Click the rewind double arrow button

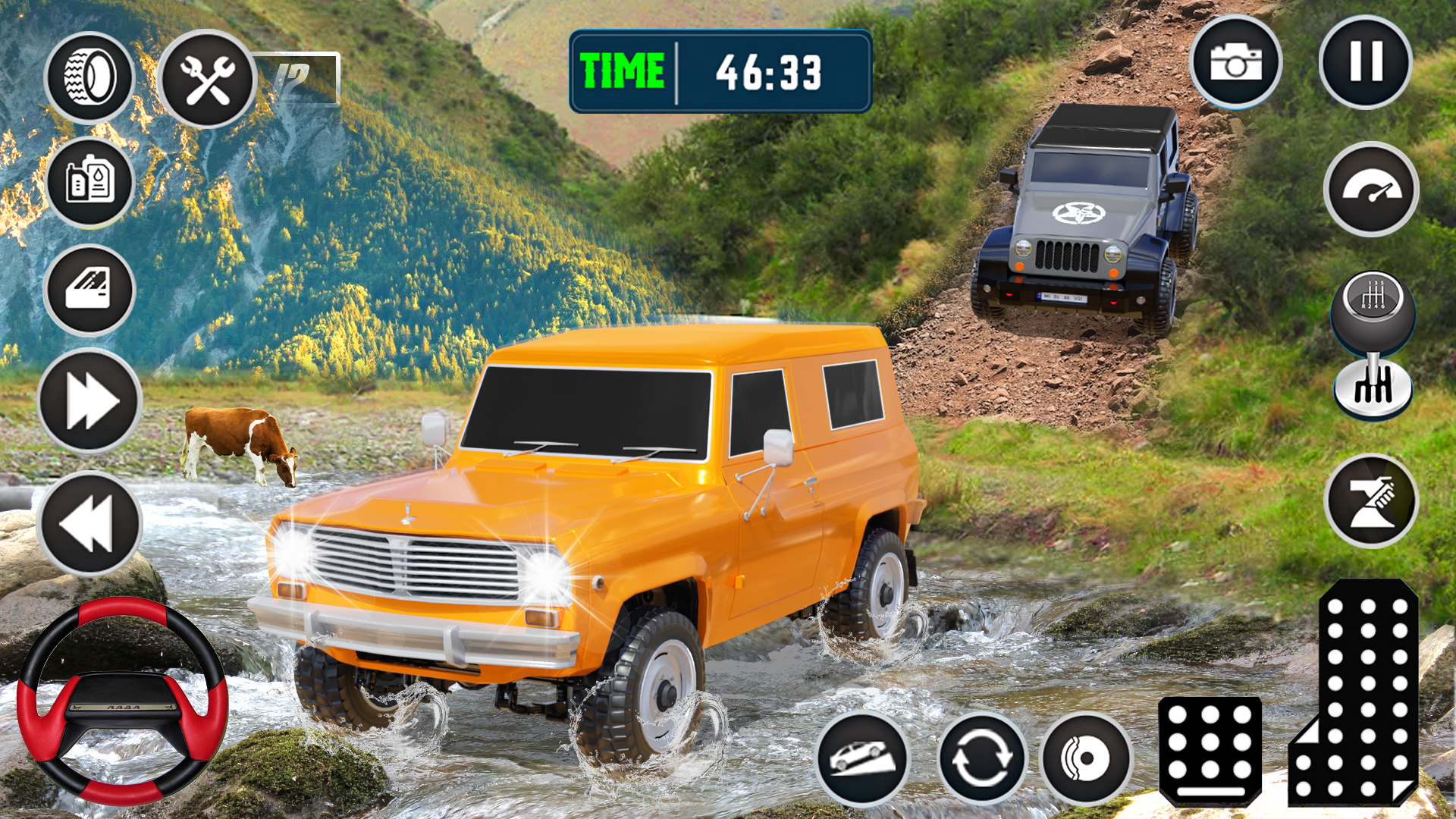[89, 523]
